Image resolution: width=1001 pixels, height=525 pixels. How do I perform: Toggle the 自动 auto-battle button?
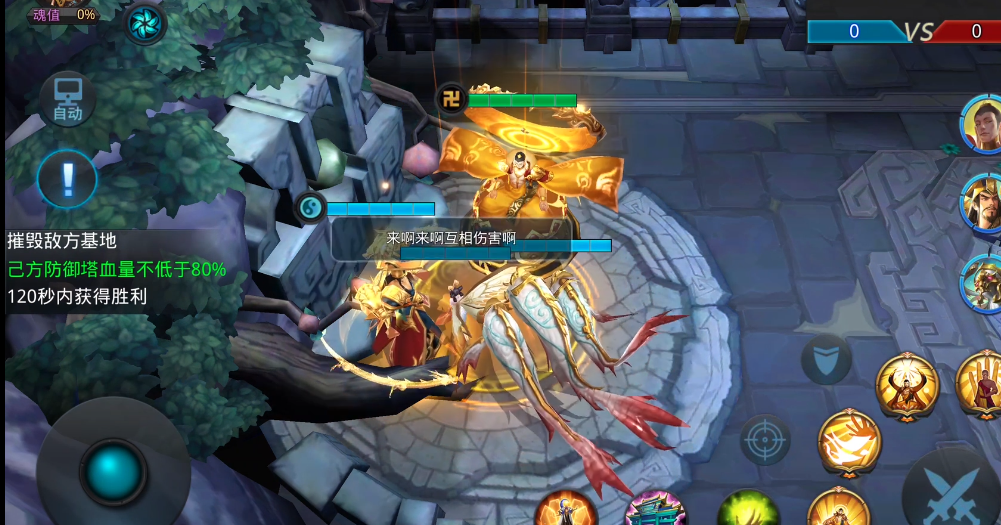67,100
